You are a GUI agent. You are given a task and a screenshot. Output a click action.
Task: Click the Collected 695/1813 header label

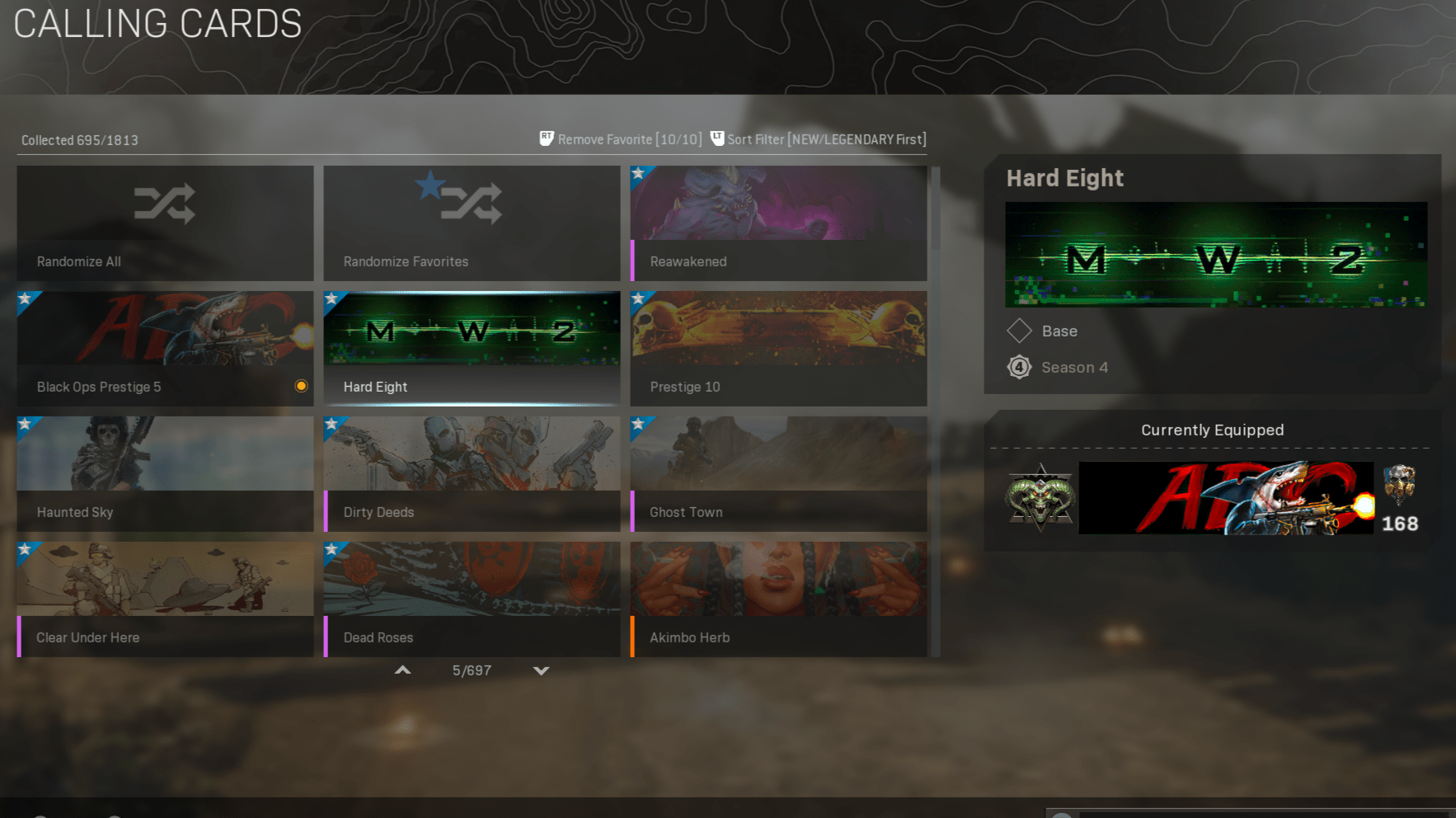click(x=79, y=139)
